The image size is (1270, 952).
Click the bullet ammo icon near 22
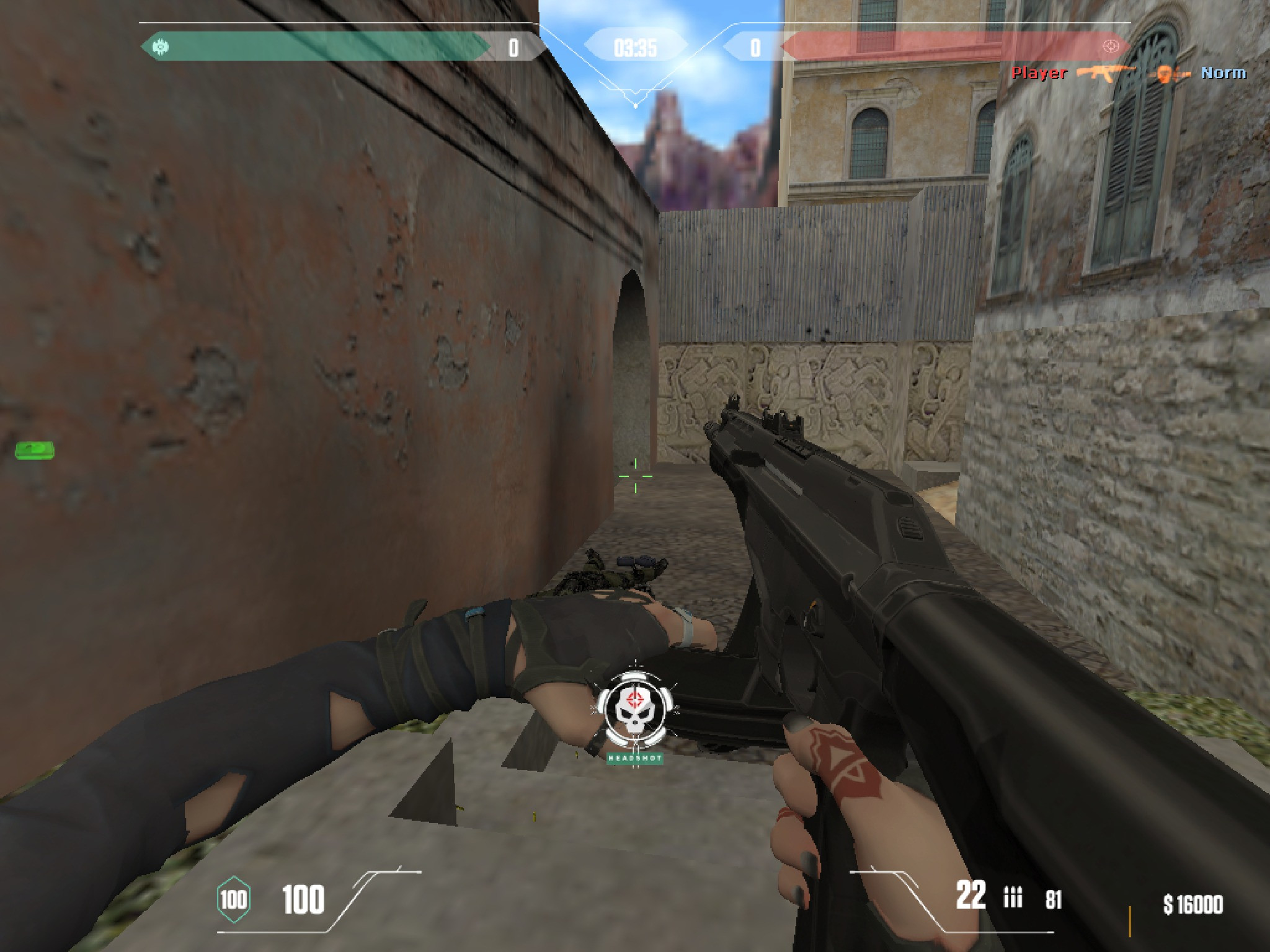click(1013, 896)
